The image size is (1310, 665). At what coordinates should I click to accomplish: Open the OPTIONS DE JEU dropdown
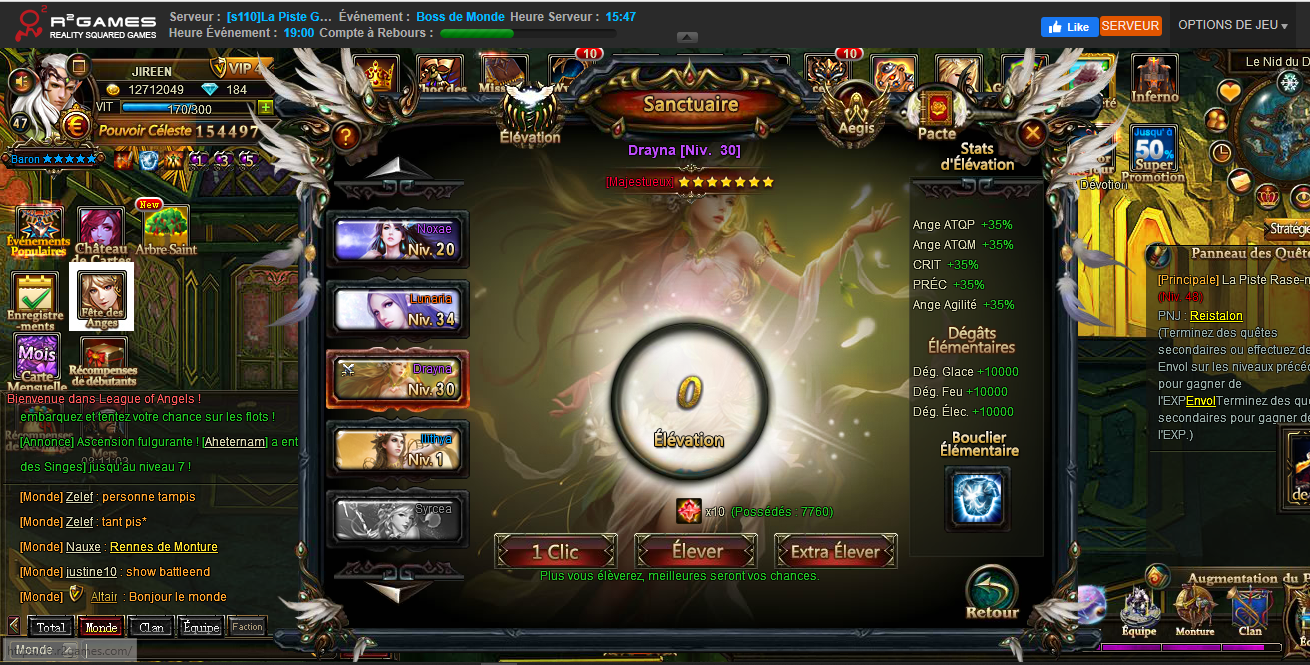click(x=1232, y=26)
